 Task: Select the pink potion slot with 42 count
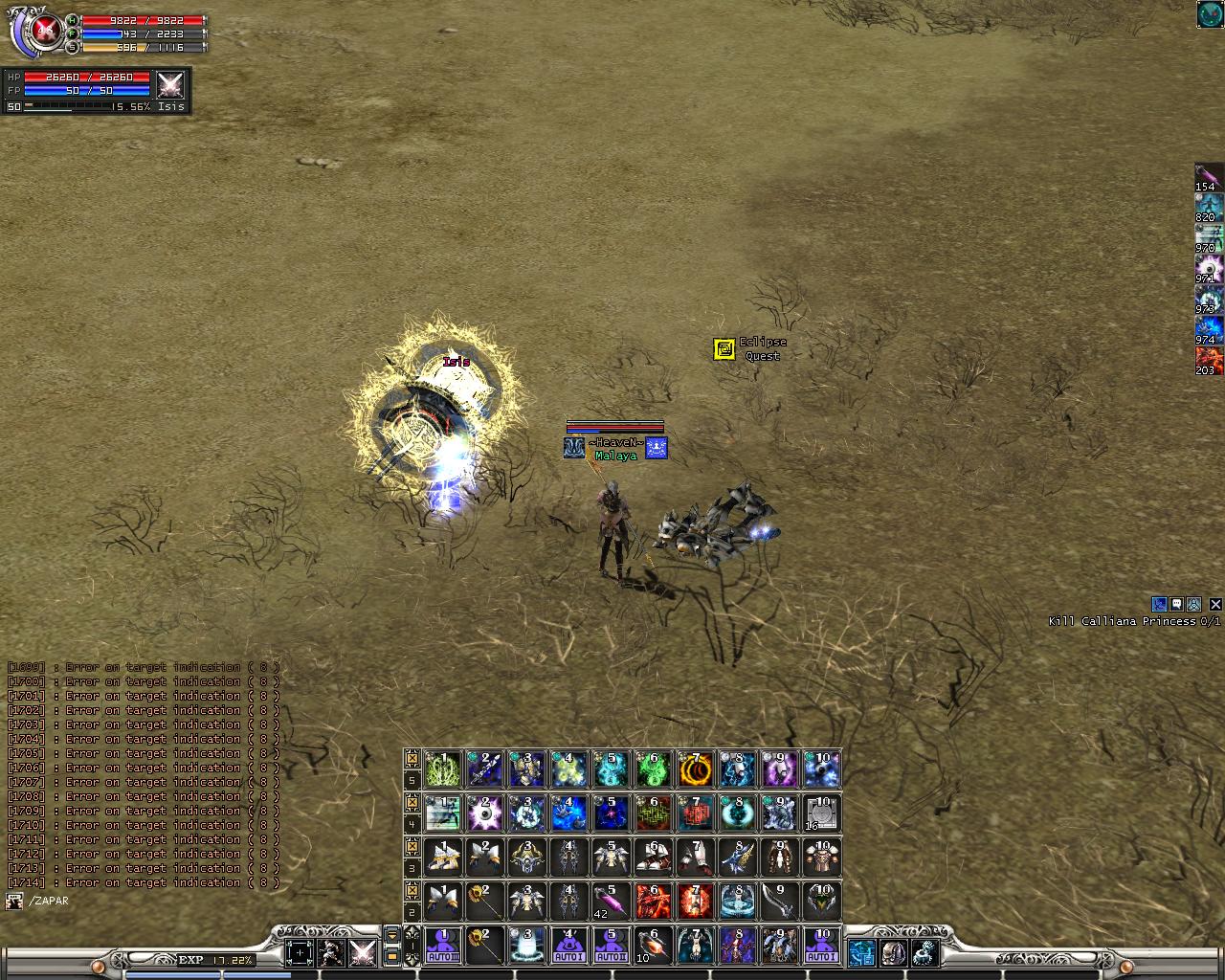coord(612,901)
